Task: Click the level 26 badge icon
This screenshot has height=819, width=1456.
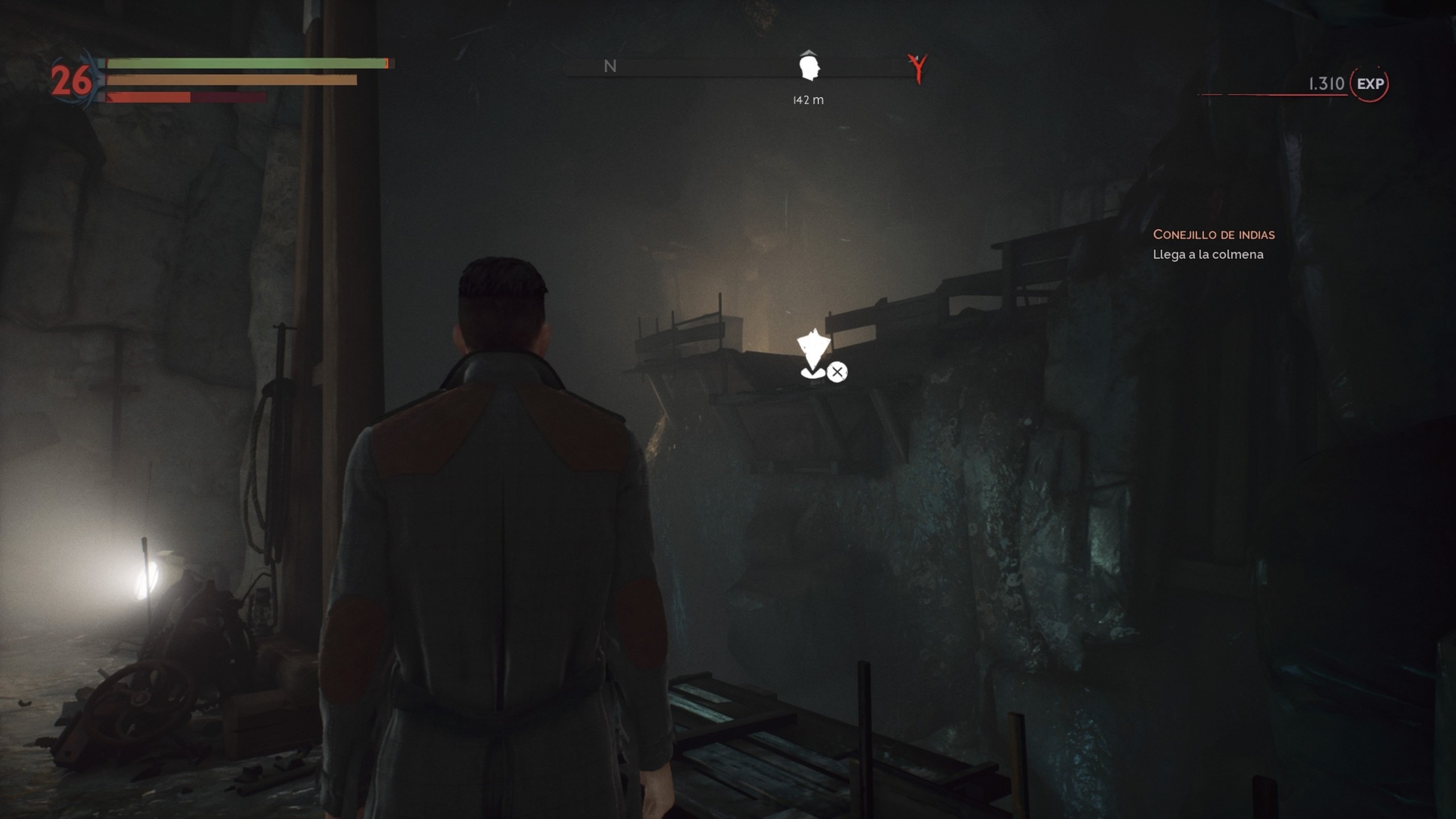Action: click(72, 77)
